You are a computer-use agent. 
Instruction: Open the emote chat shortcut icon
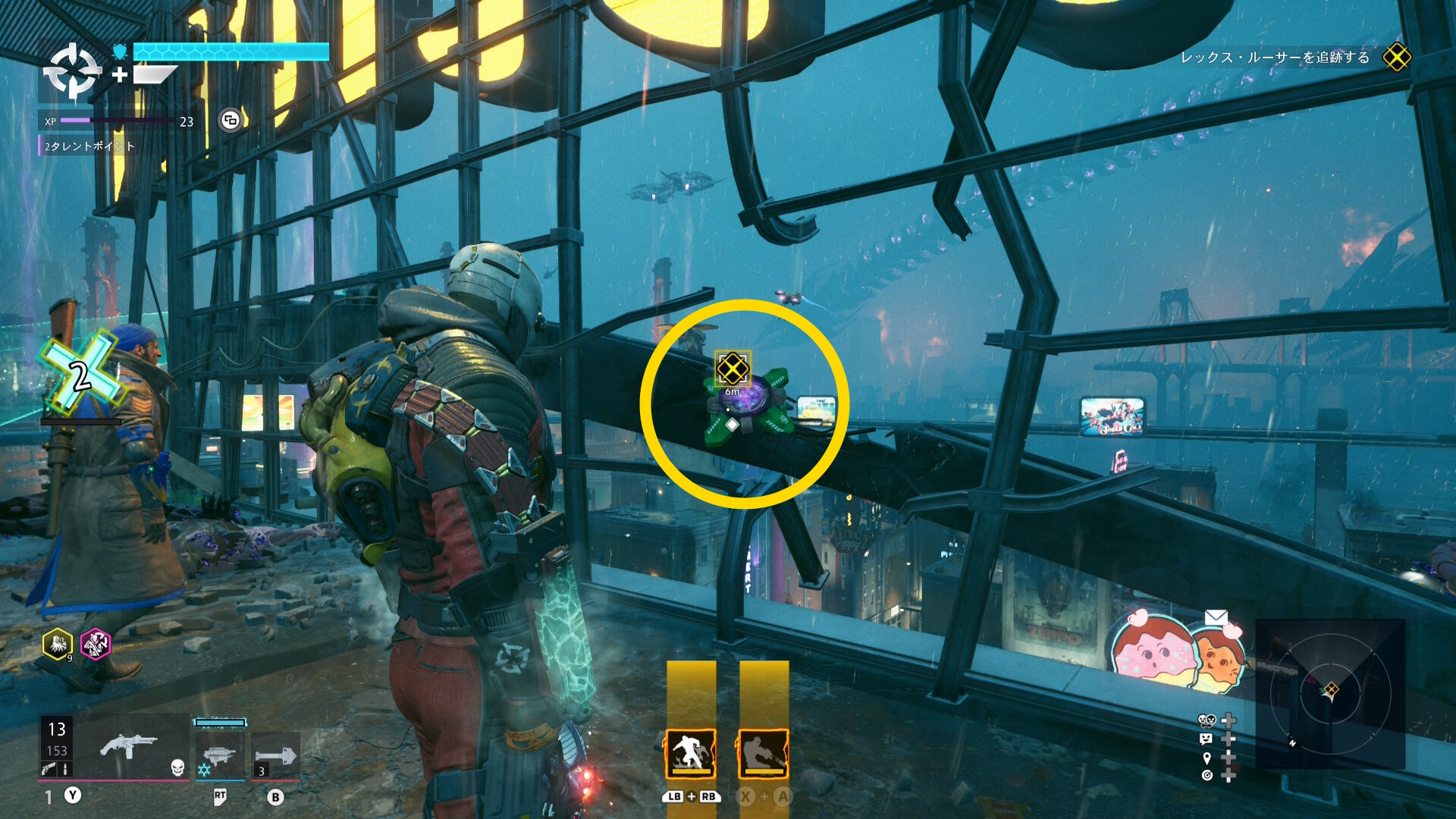[1207, 739]
